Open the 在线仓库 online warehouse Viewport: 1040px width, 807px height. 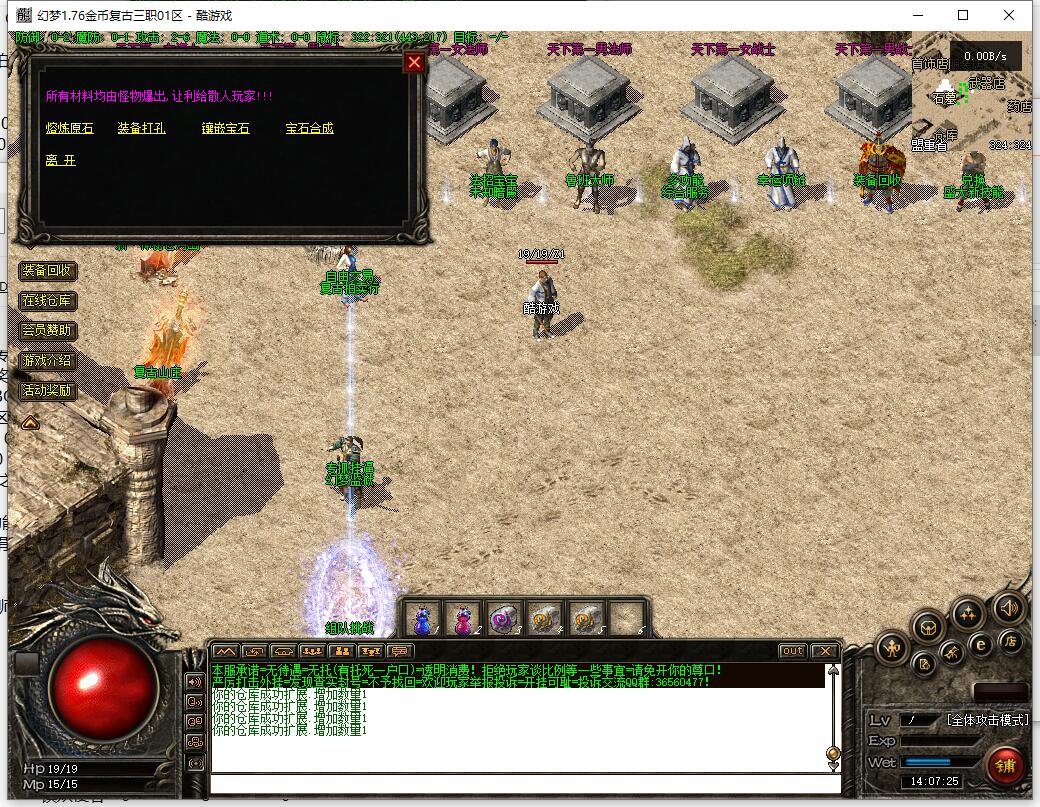(48, 301)
